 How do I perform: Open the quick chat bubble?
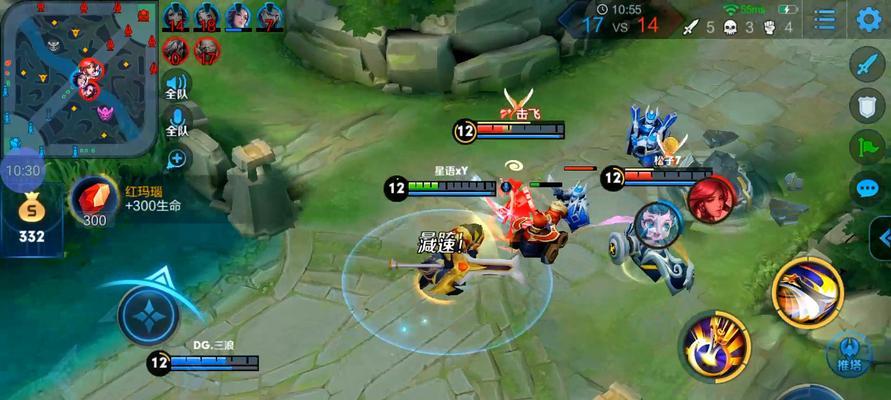866,188
